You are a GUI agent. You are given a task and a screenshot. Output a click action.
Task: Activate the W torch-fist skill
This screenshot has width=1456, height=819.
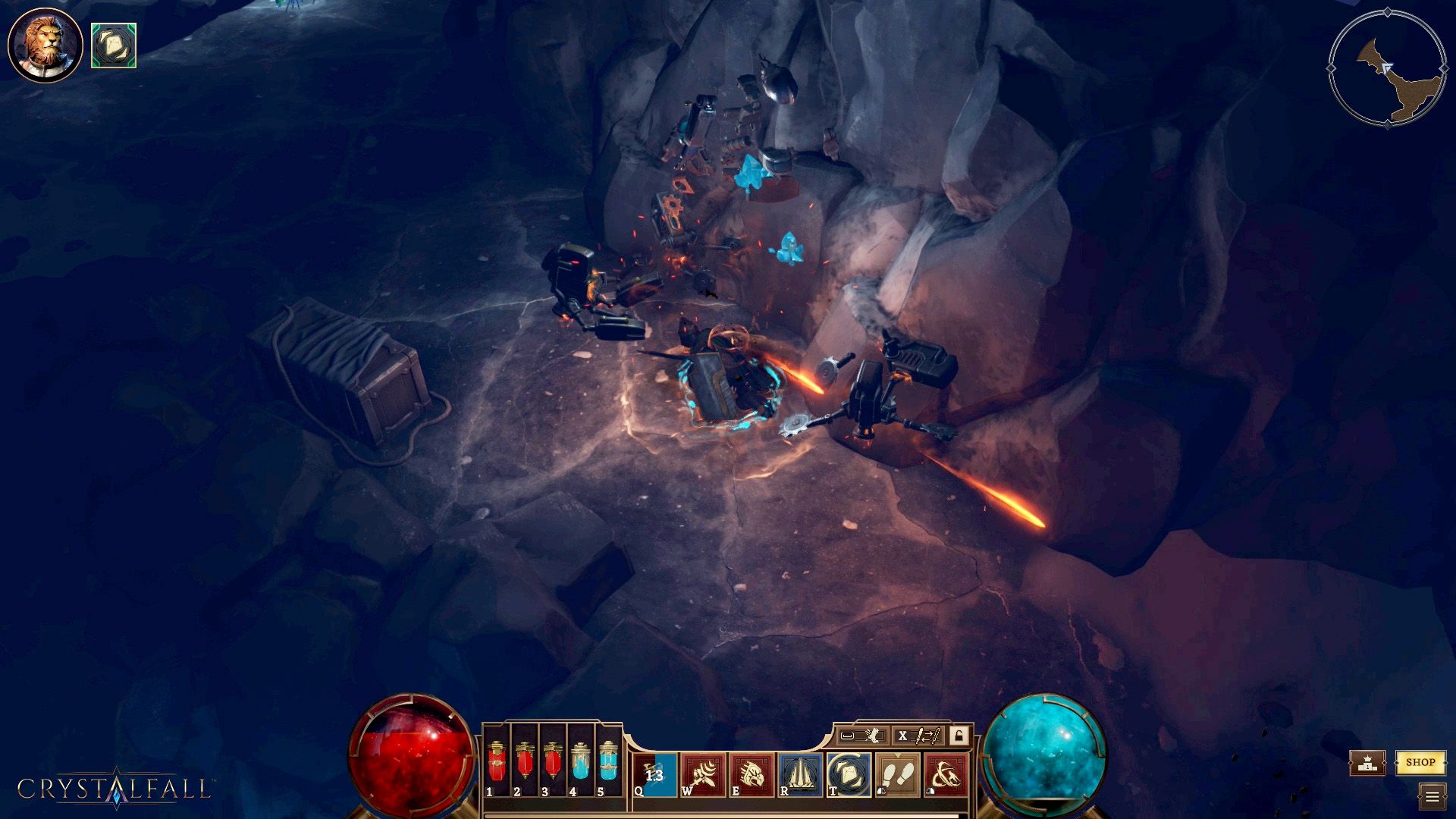703,774
